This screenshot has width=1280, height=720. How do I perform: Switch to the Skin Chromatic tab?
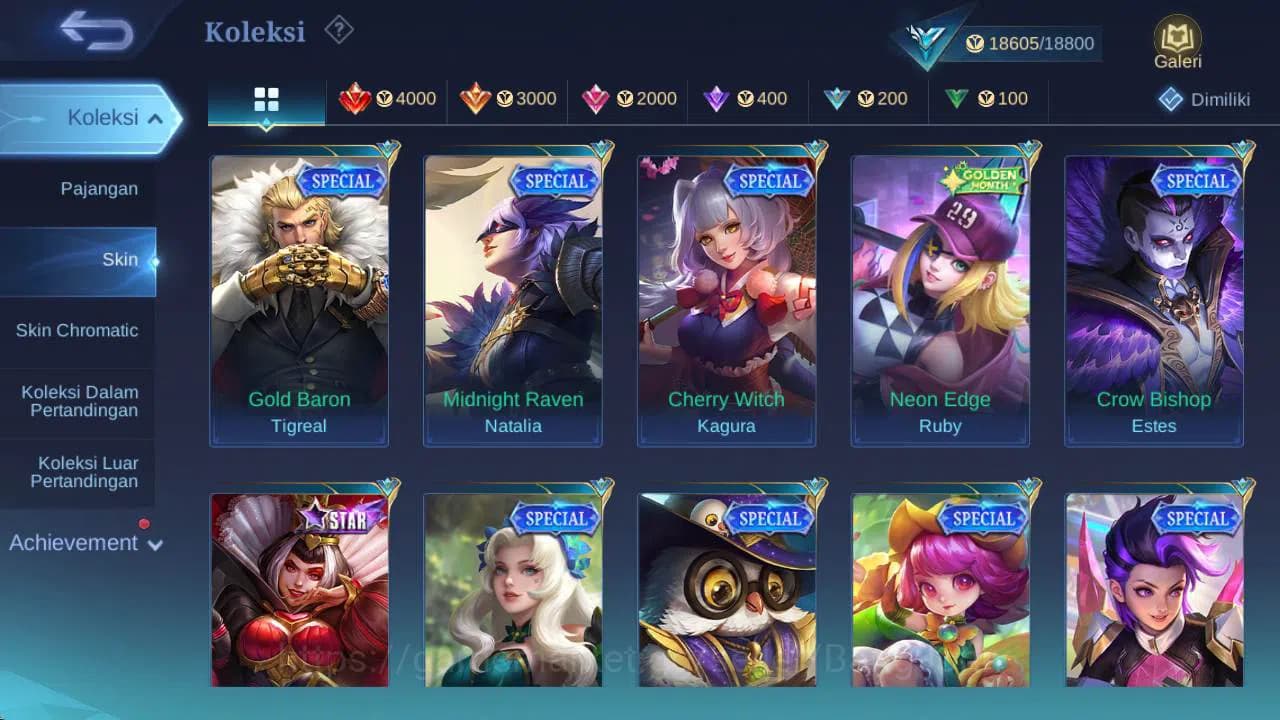[x=78, y=330]
